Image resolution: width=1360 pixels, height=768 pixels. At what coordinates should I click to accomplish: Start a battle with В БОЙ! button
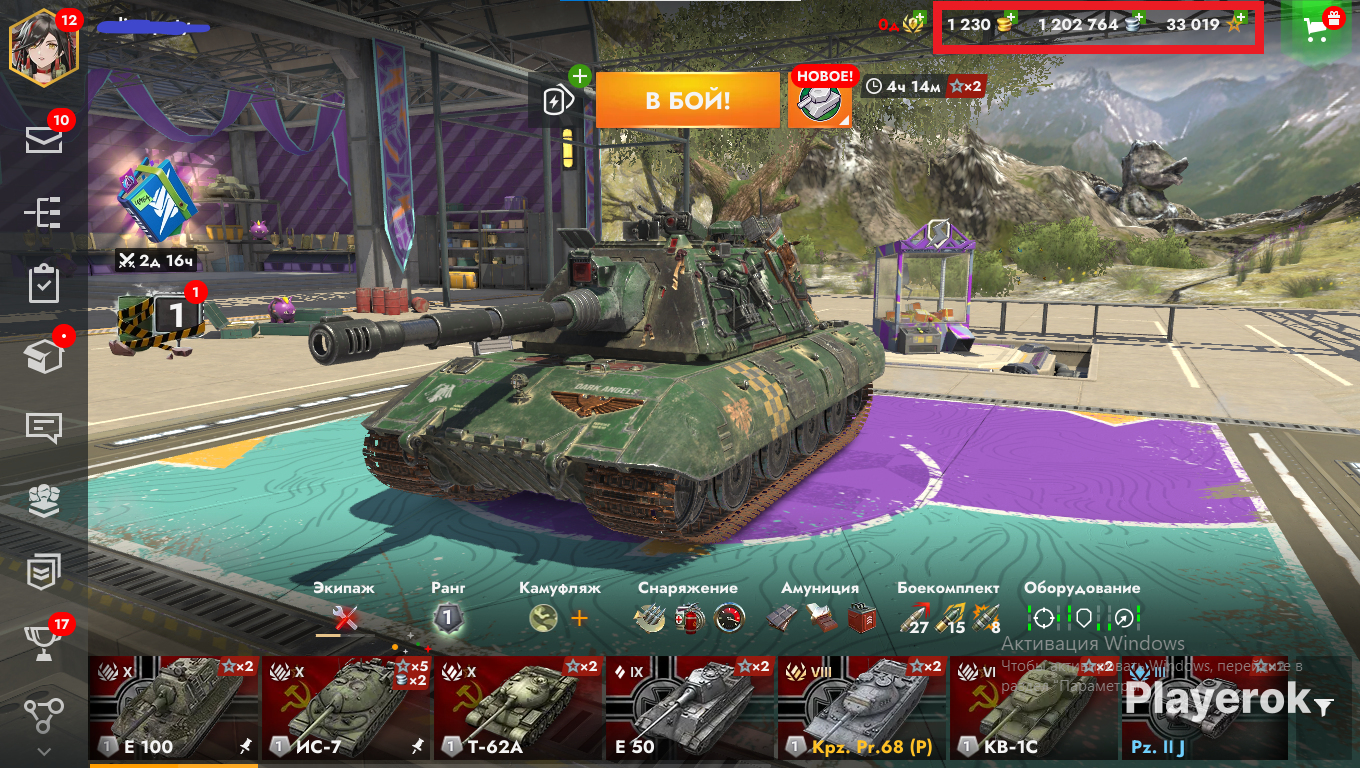[x=687, y=100]
